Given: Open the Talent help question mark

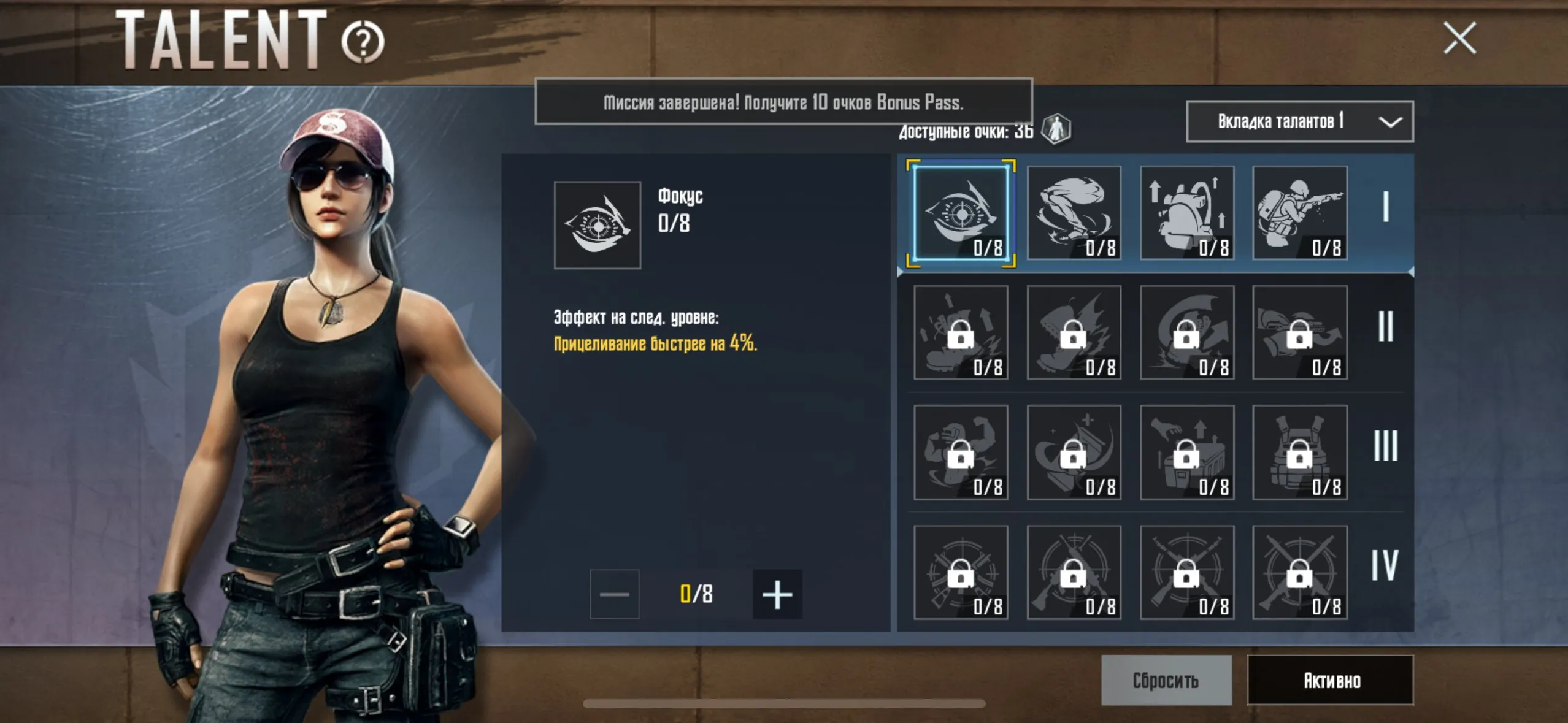Looking at the screenshot, I should (363, 42).
